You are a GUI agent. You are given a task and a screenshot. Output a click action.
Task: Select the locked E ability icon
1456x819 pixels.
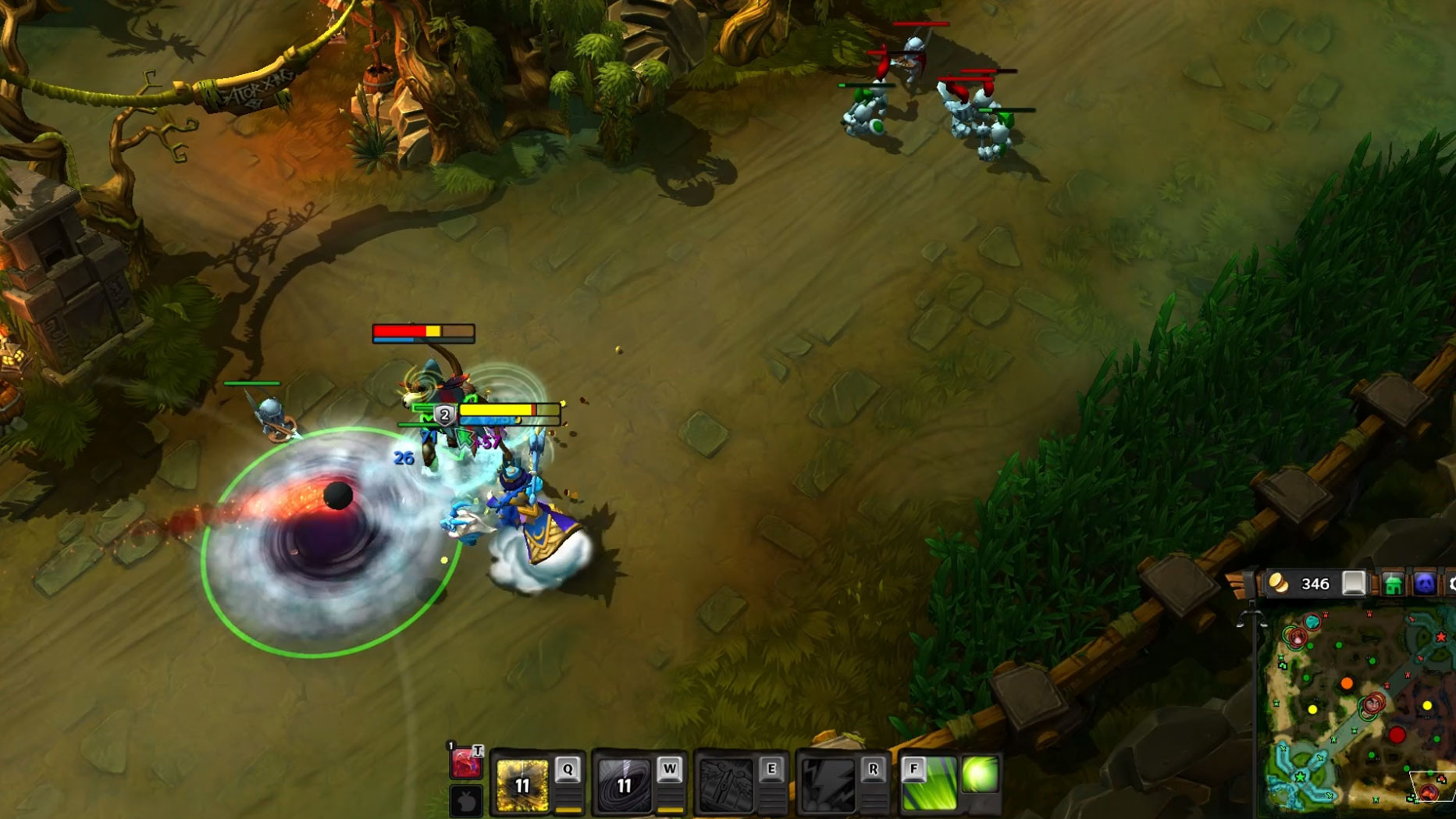[726, 785]
